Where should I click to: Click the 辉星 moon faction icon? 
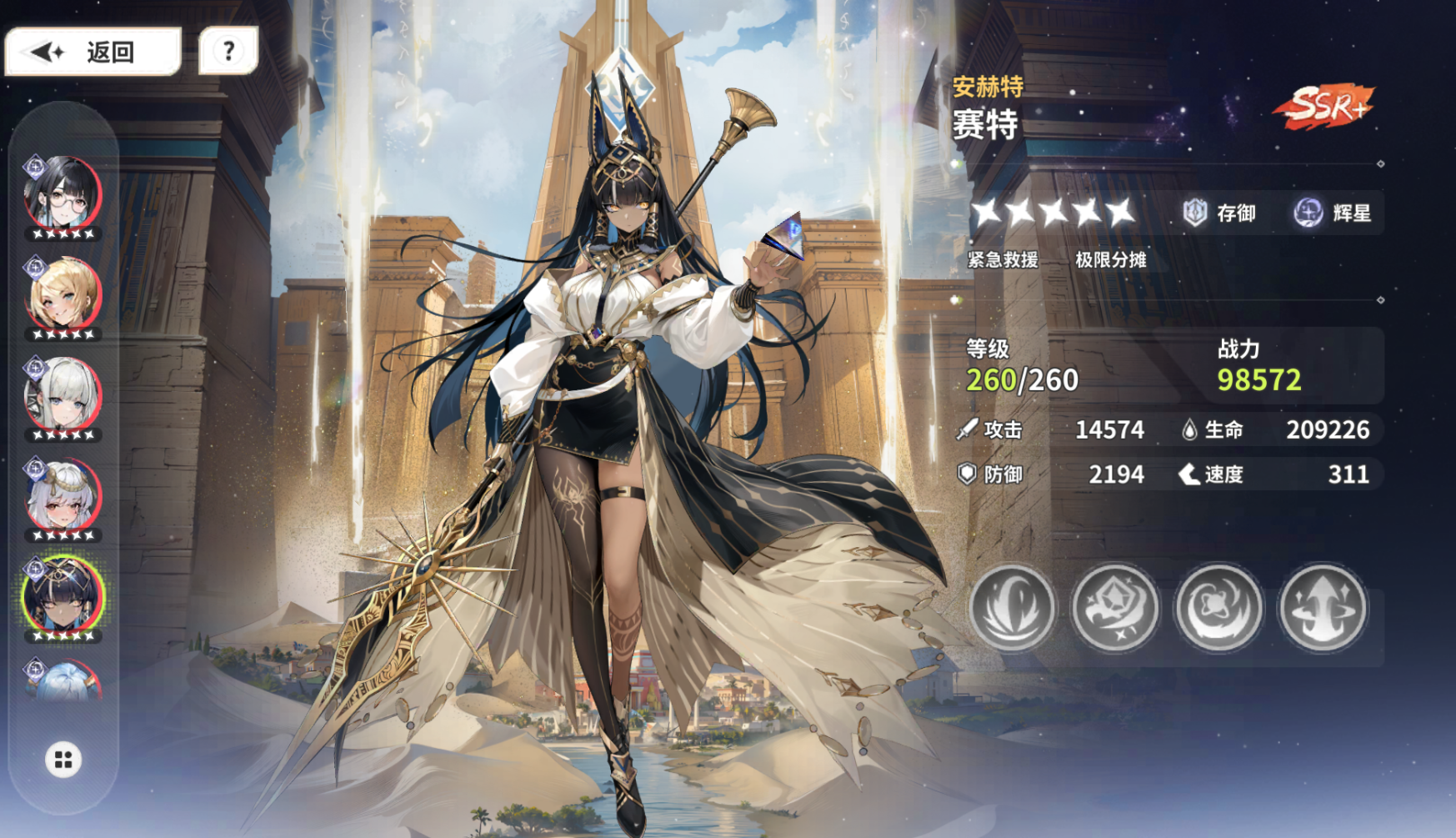[1306, 213]
